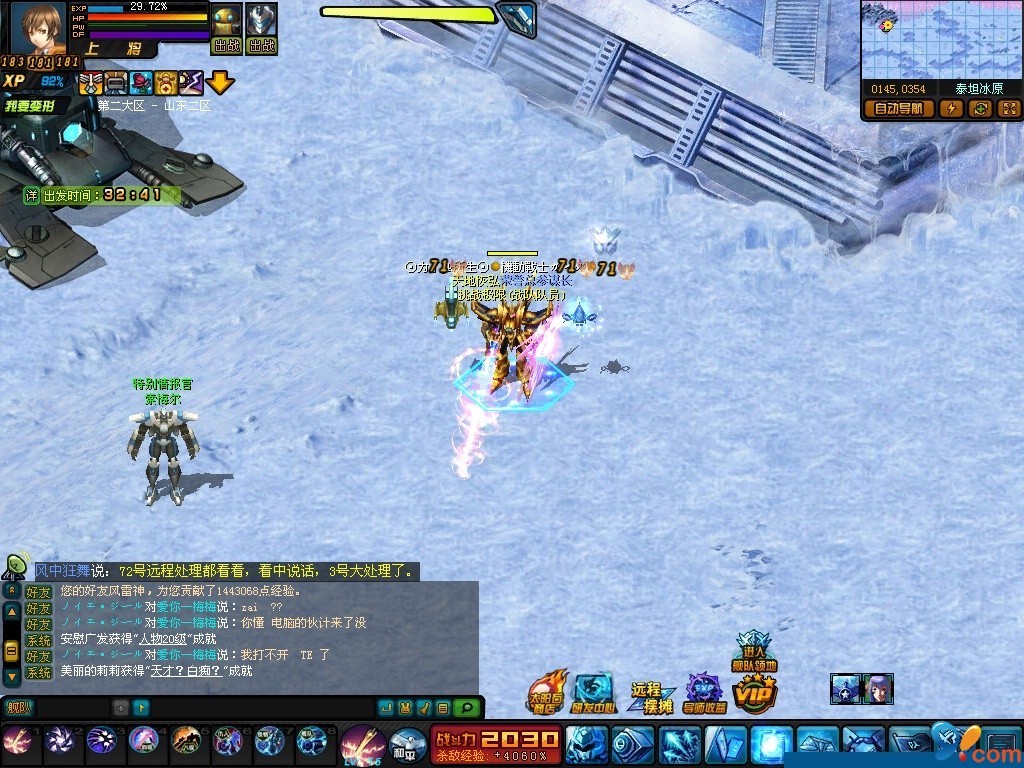Image resolution: width=1024 pixels, height=768 pixels.
Task: Click the 我要变形 transform button
Action: click(32, 105)
